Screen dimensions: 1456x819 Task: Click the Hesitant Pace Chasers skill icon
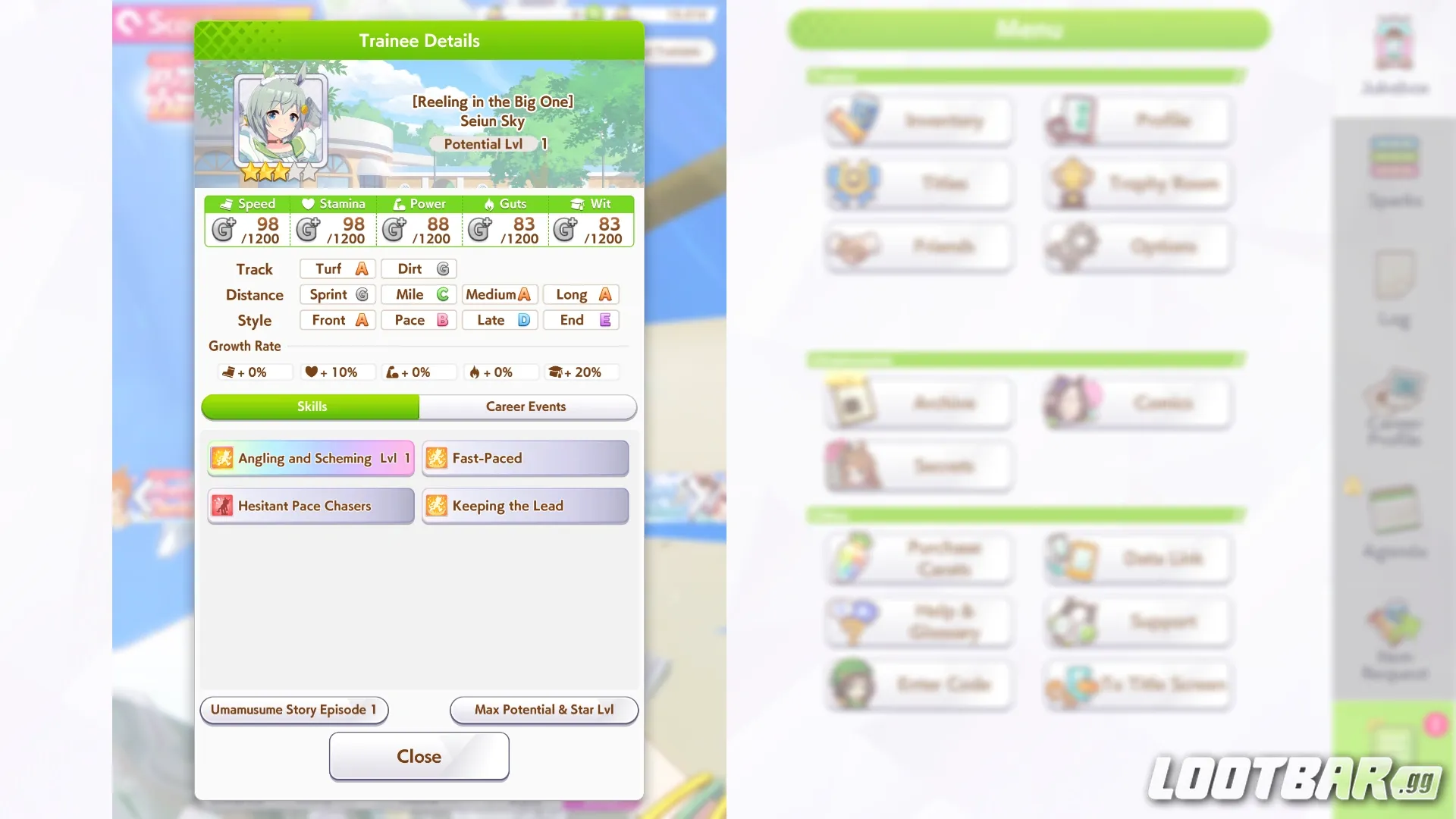[x=222, y=506]
